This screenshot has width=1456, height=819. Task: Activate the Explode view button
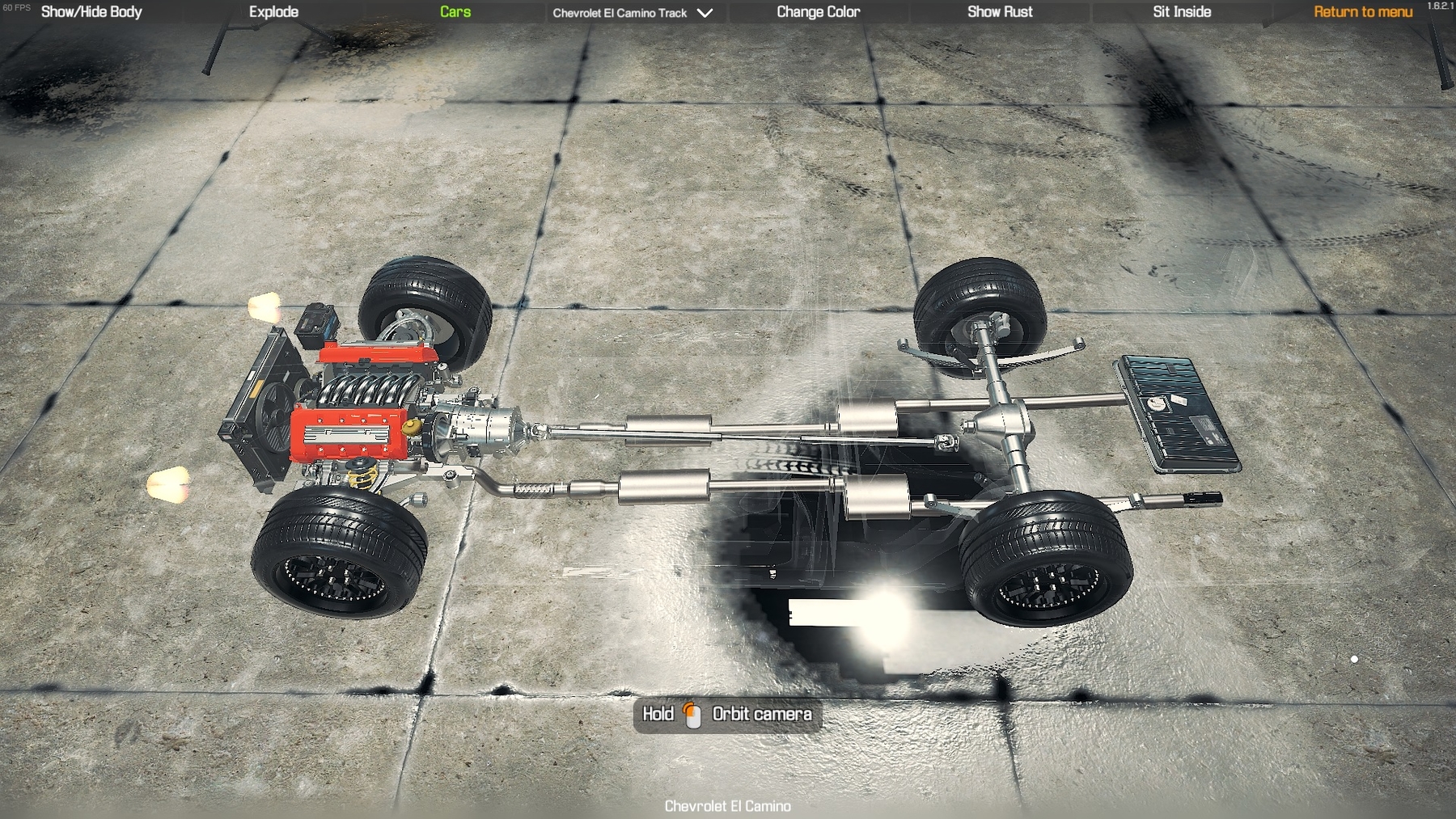click(273, 12)
